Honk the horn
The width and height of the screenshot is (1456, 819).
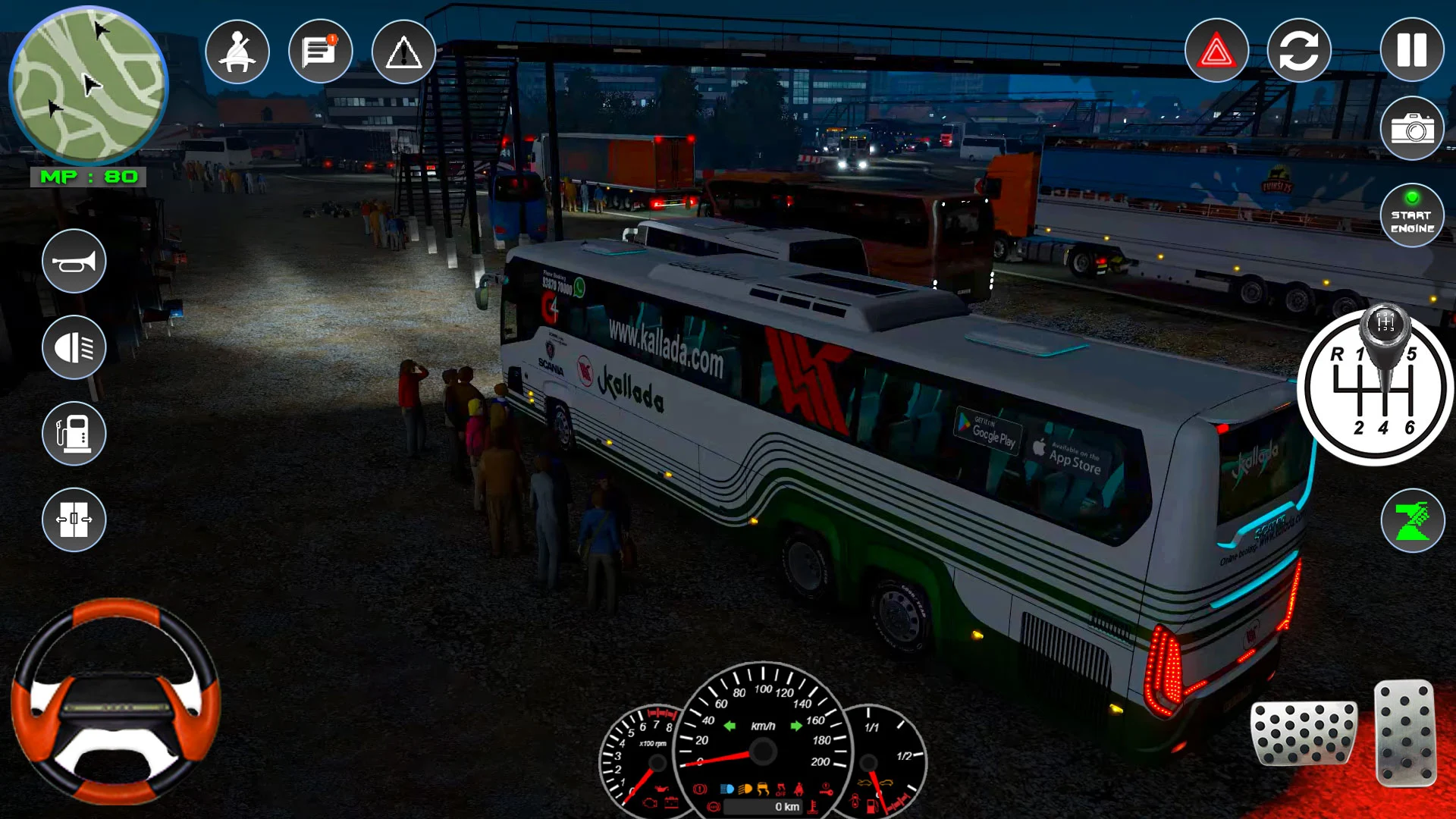pos(74,260)
